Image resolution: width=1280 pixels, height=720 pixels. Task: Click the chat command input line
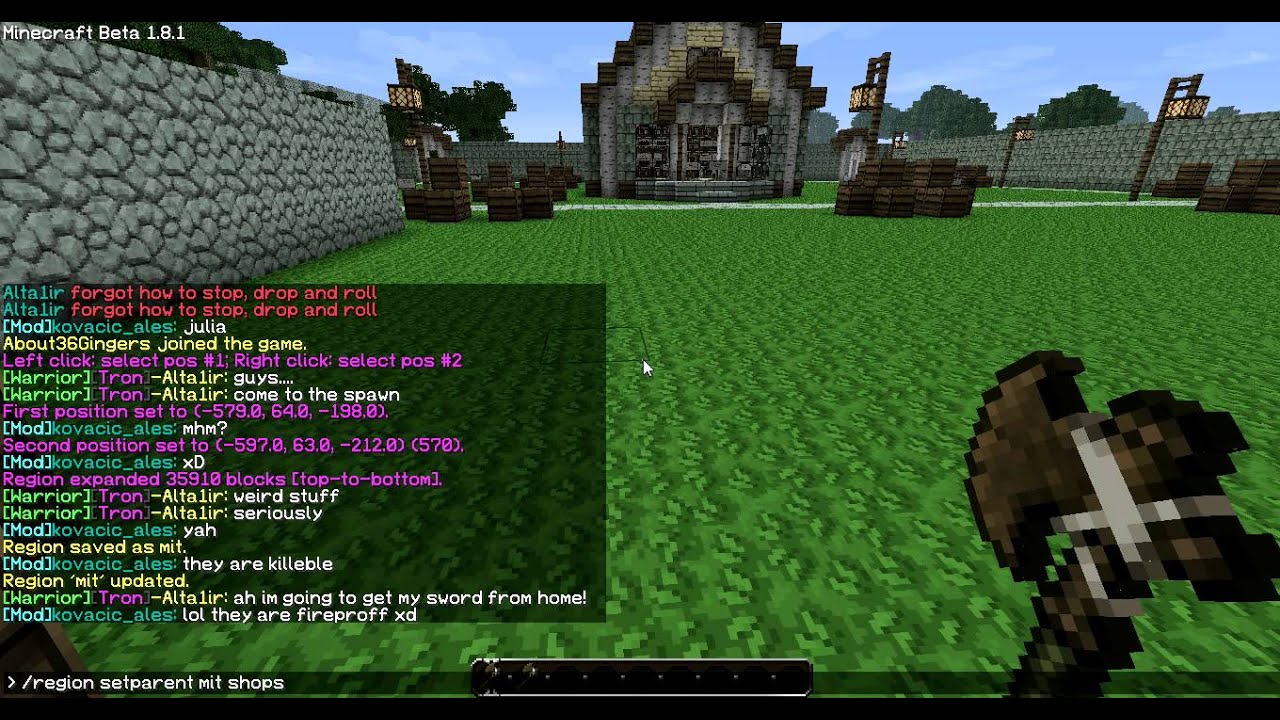(200, 683)
